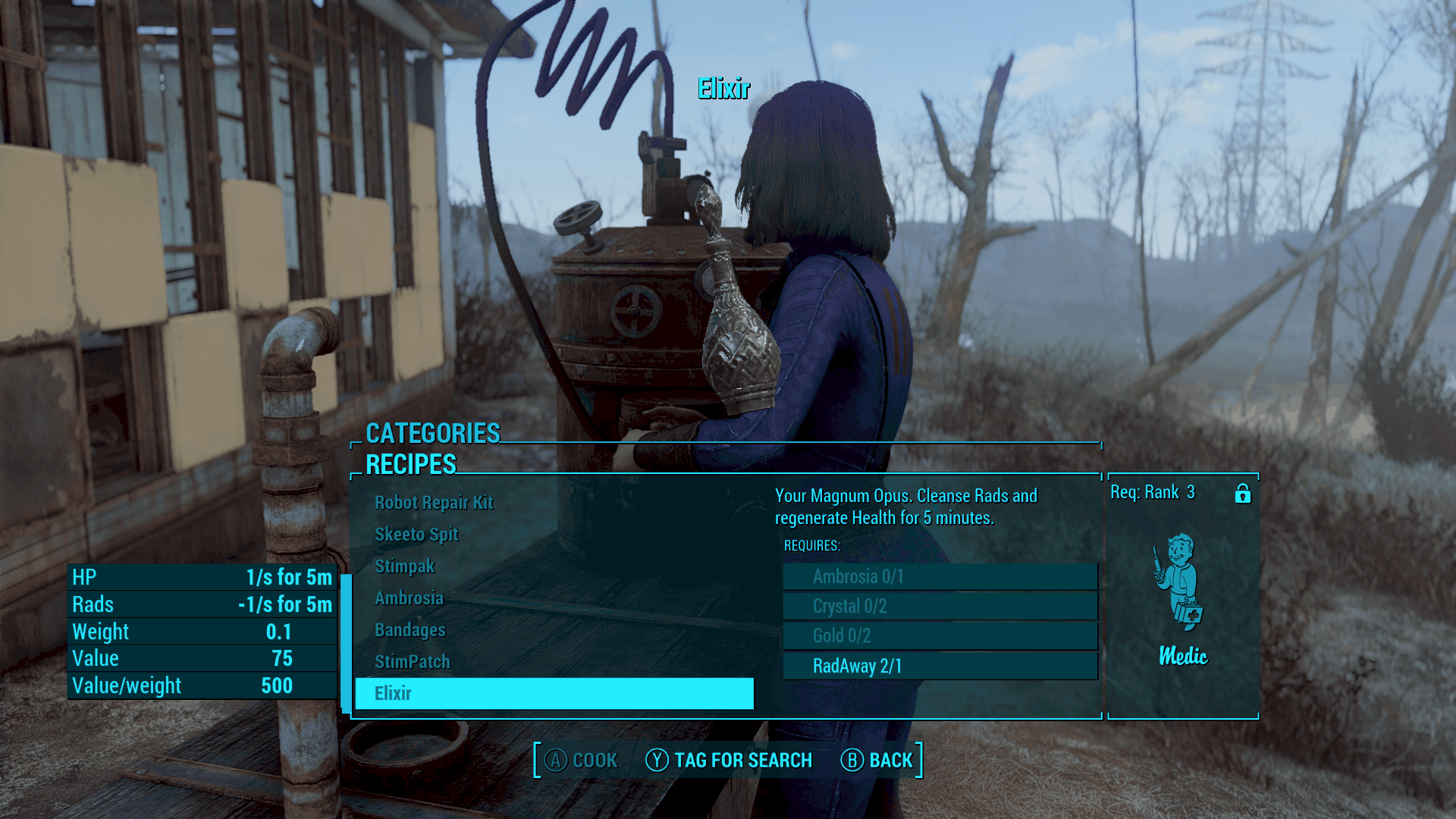Tag the recipe for search
1456x819 pixels.
729,760
